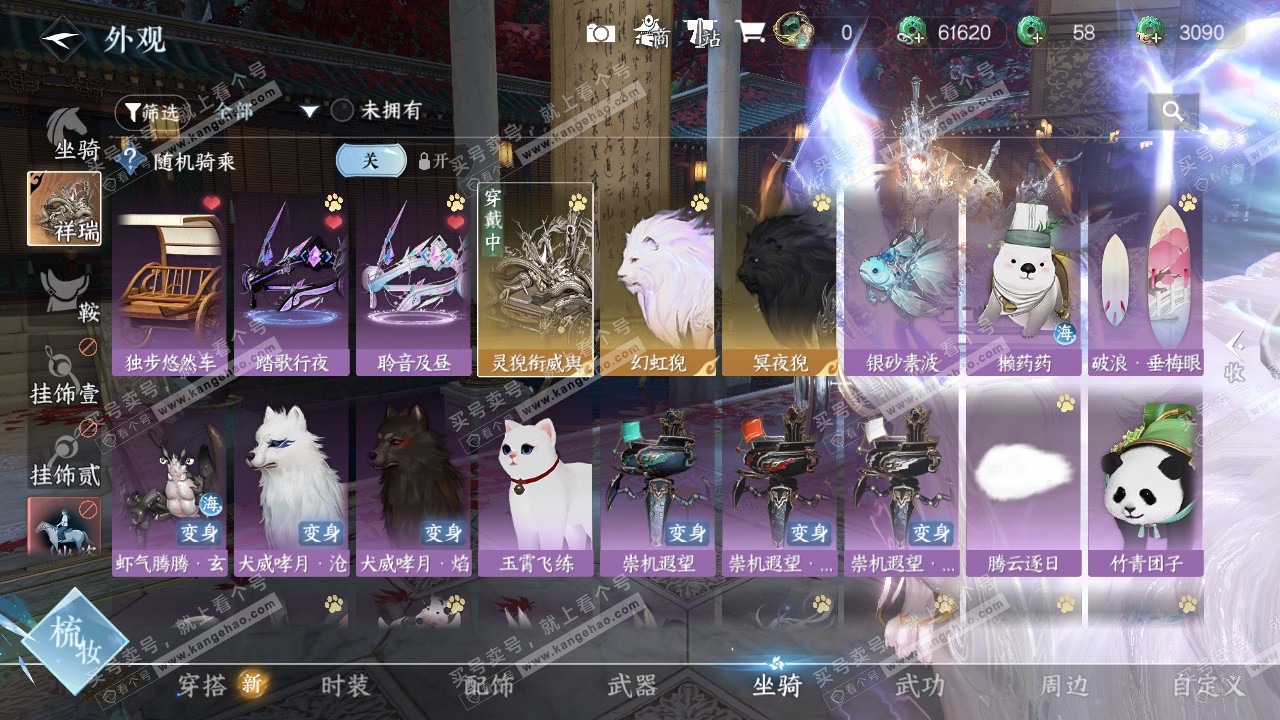Open the mount search magnifier

[1172, 112]
